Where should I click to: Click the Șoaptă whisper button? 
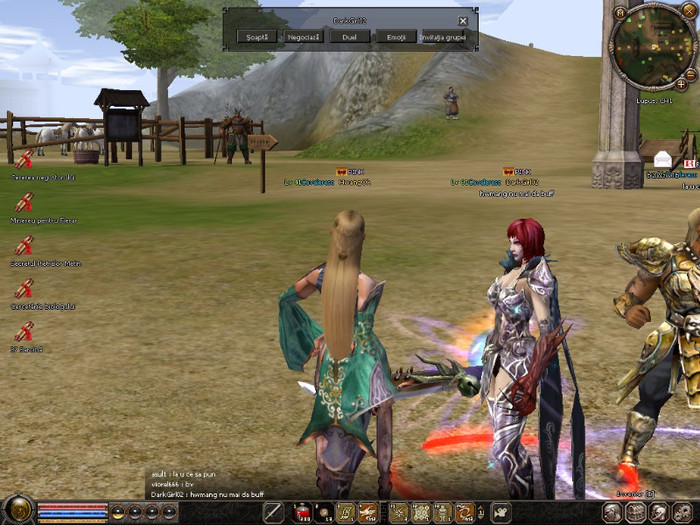pyautogui.click(x=257, y=36)
